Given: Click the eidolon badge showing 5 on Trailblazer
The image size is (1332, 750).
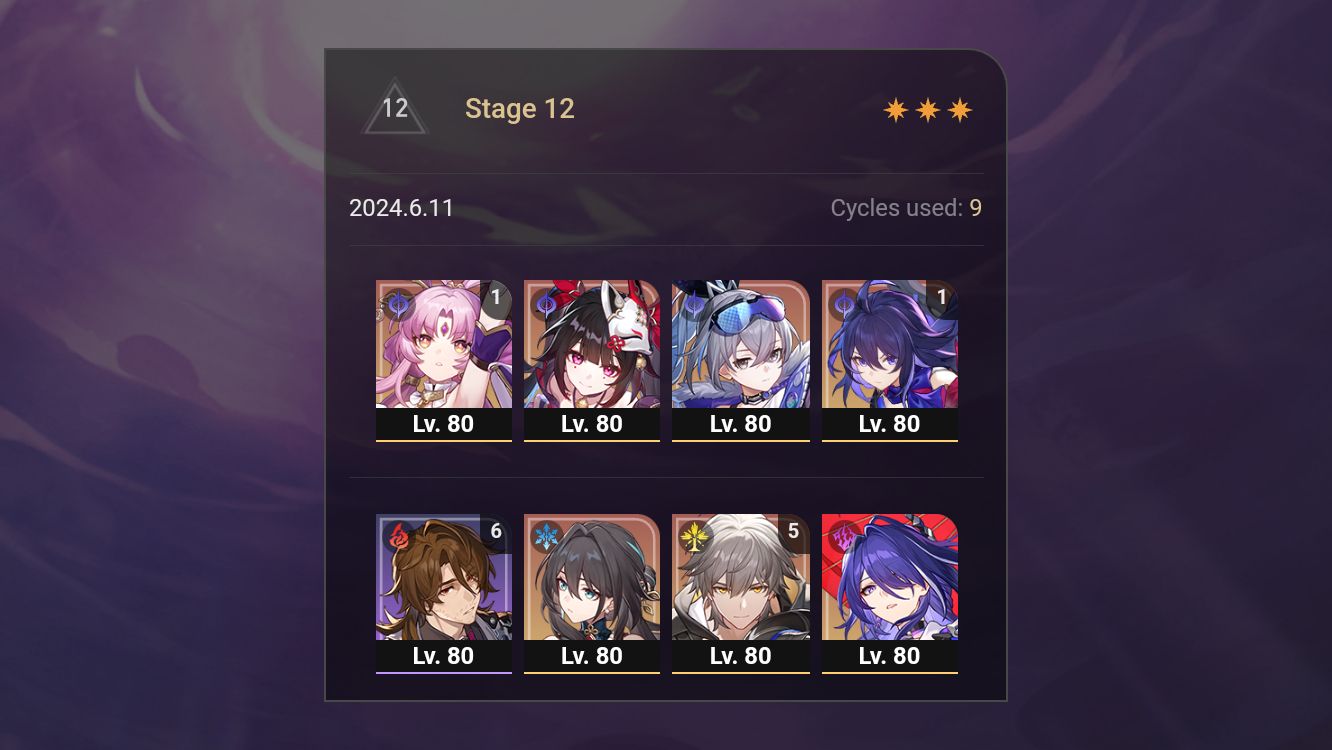Looking at the screenshot, I should point(792,531).
